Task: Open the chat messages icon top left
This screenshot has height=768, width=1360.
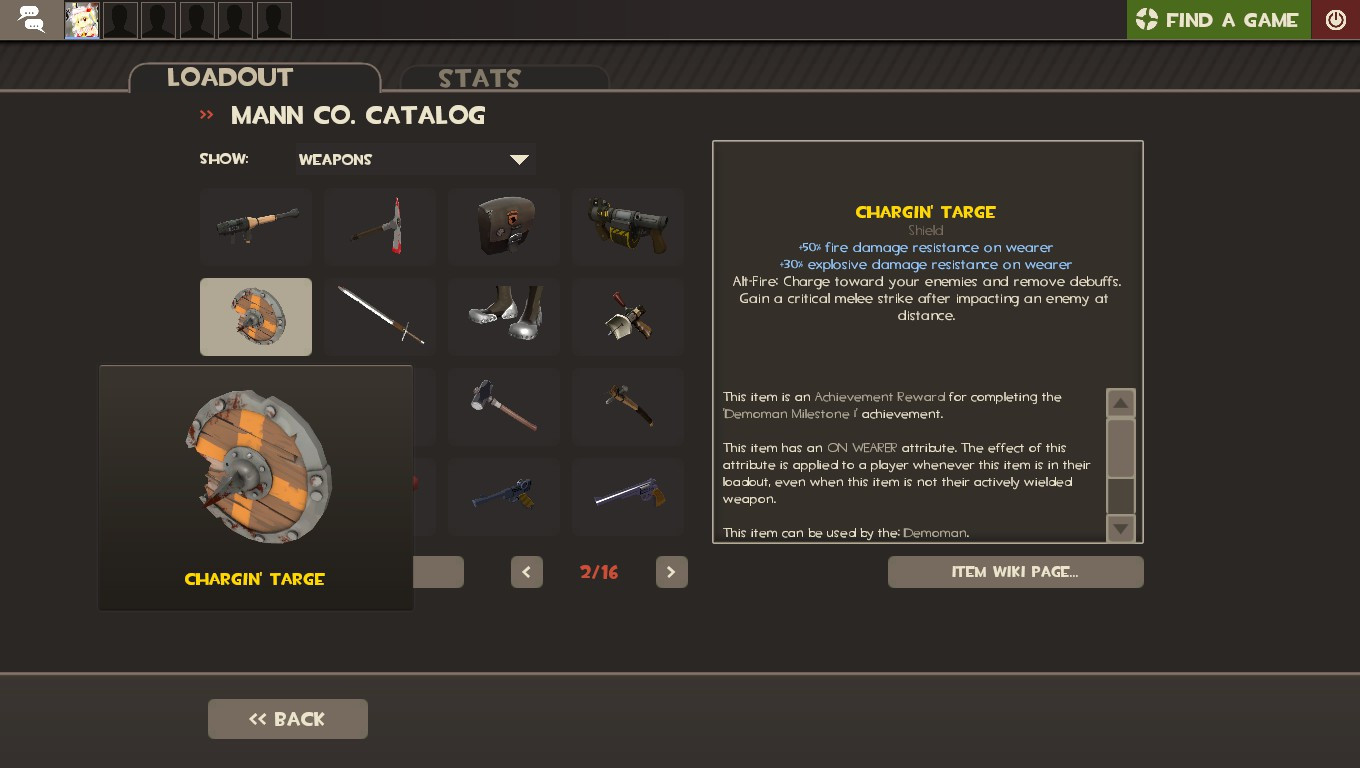Action: [30, 19]
